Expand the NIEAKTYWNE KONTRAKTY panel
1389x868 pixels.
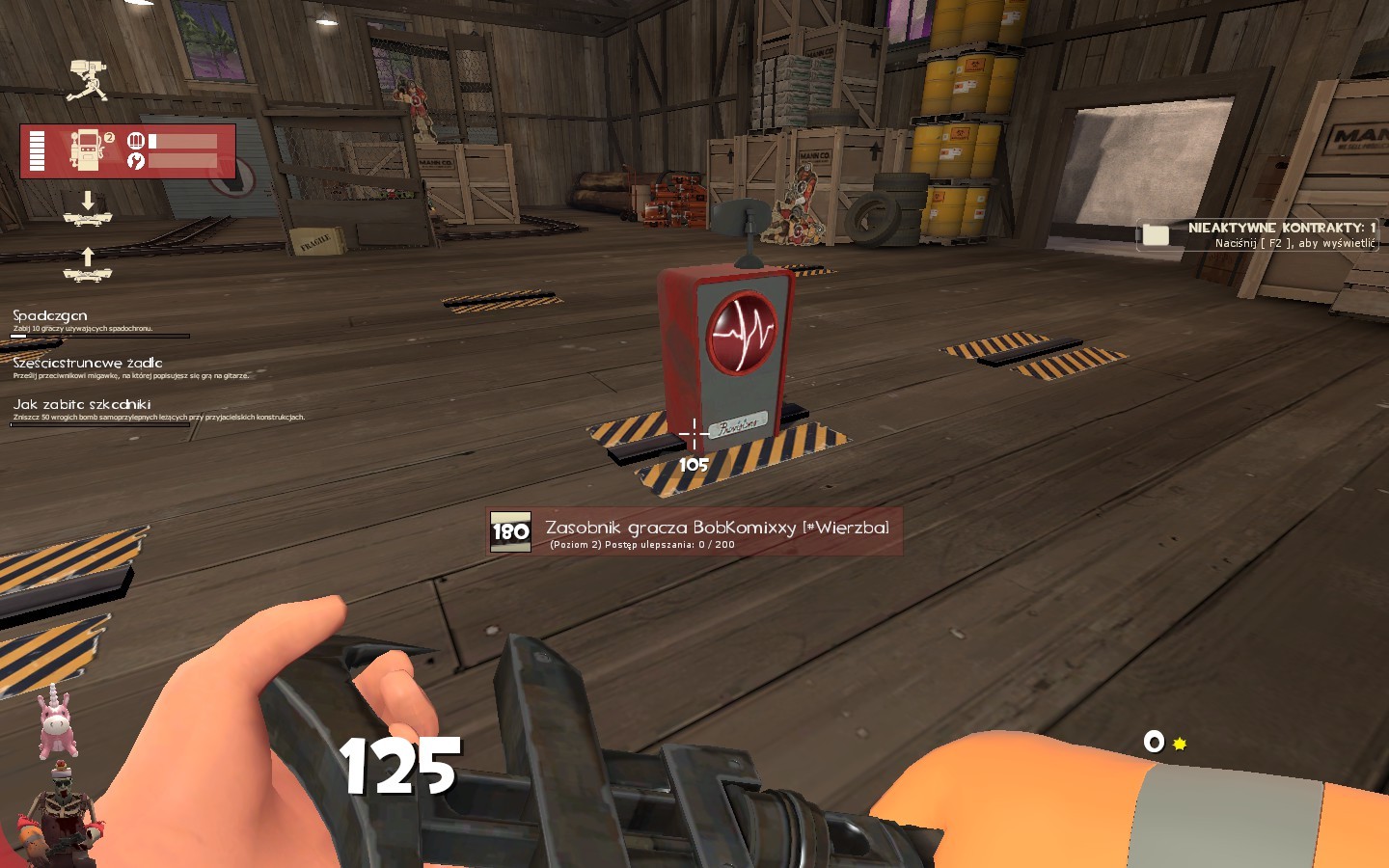[x=1275, y=231]
